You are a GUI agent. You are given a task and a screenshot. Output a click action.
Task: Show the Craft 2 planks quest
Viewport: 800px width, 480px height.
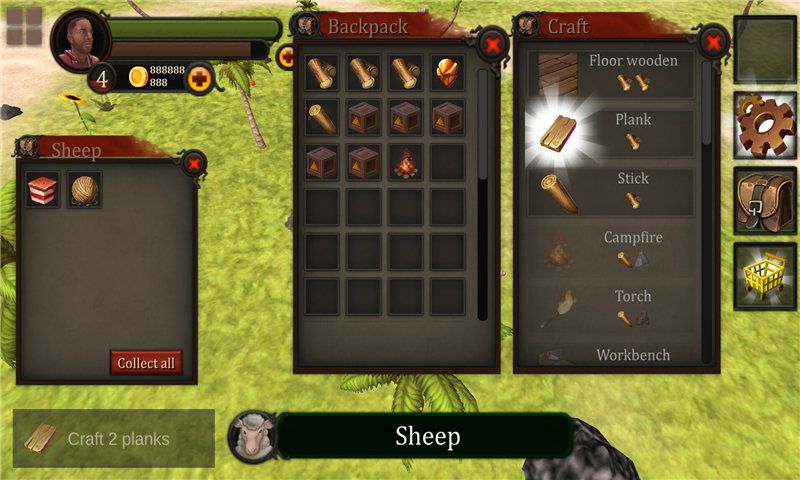pos(114,438)
